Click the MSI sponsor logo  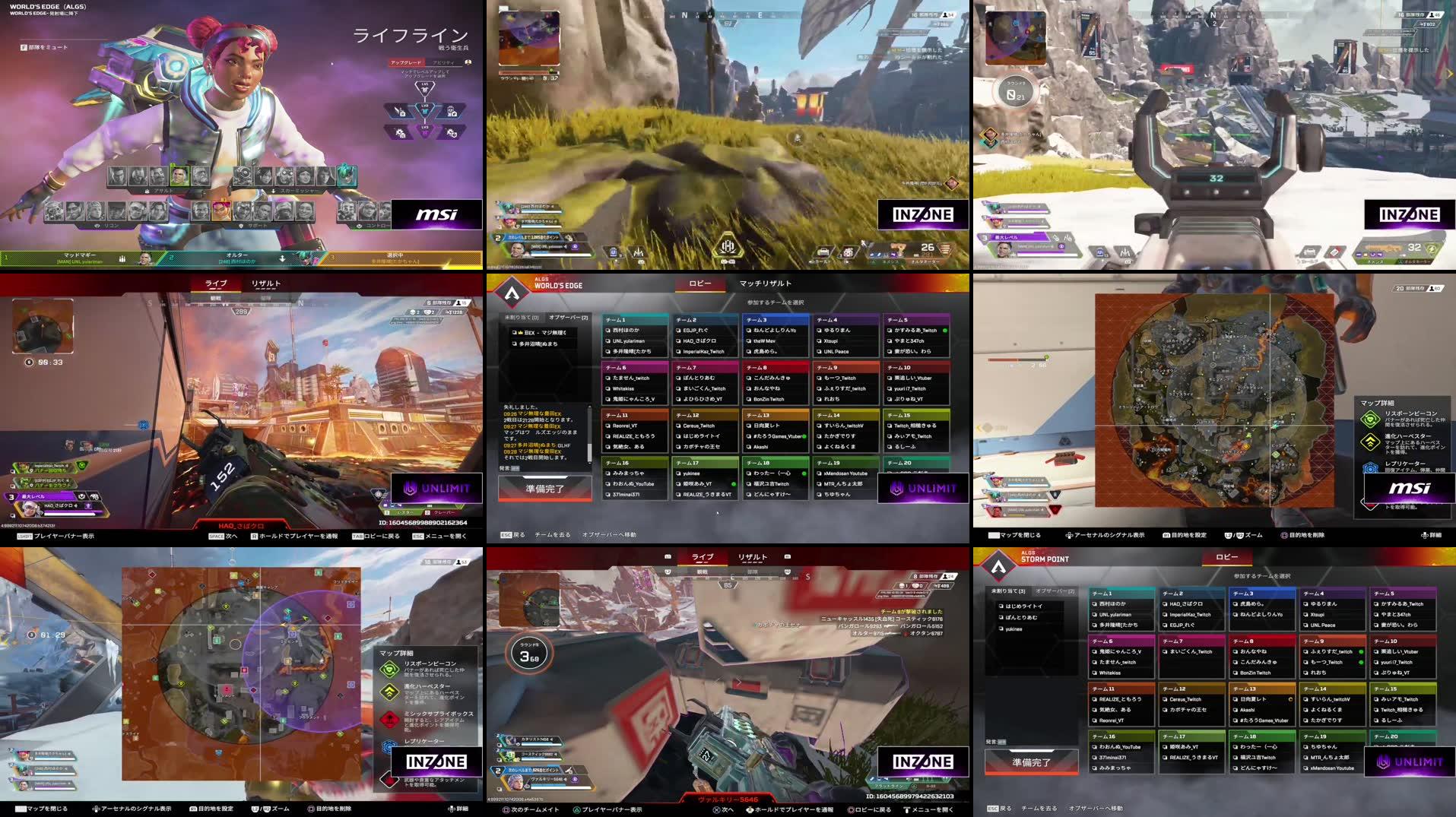pos(436,215)
